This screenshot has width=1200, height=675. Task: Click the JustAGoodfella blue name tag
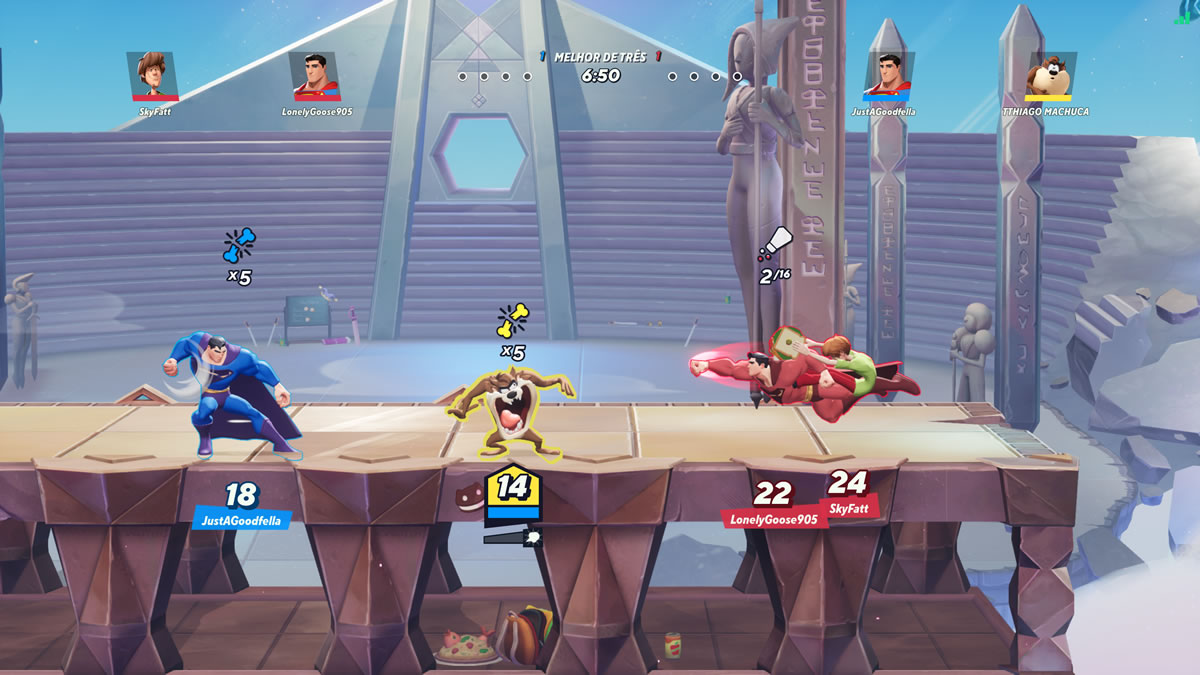[x=242, y=520]
